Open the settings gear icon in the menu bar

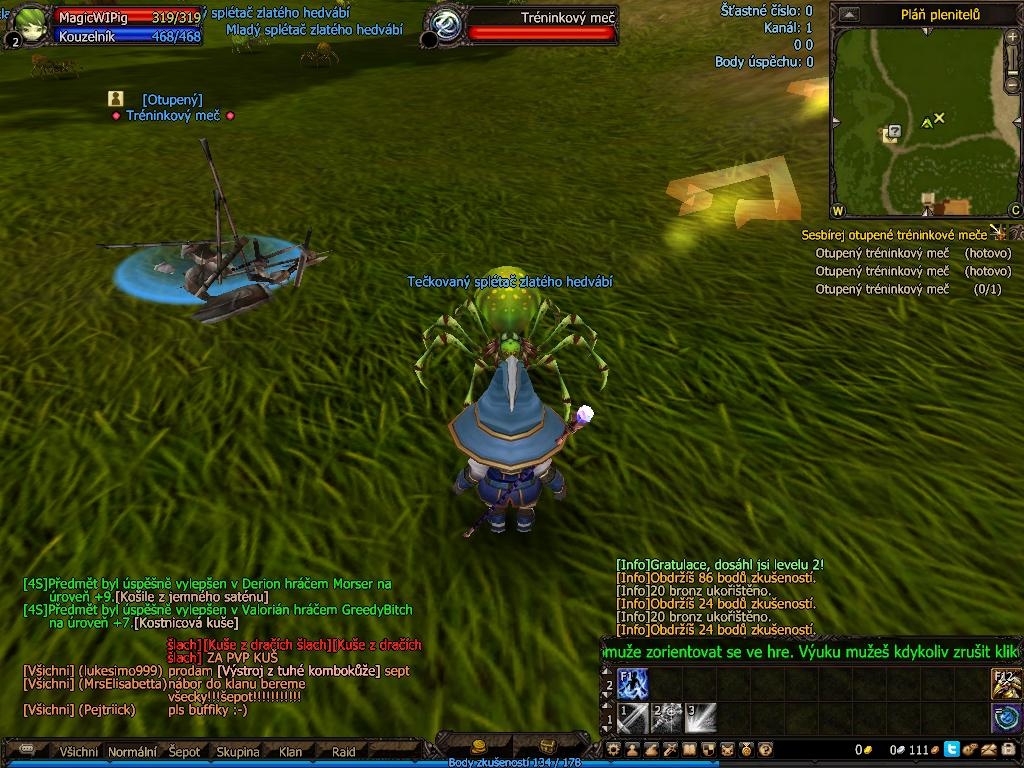pyautogui.click(x=615, y=749)
